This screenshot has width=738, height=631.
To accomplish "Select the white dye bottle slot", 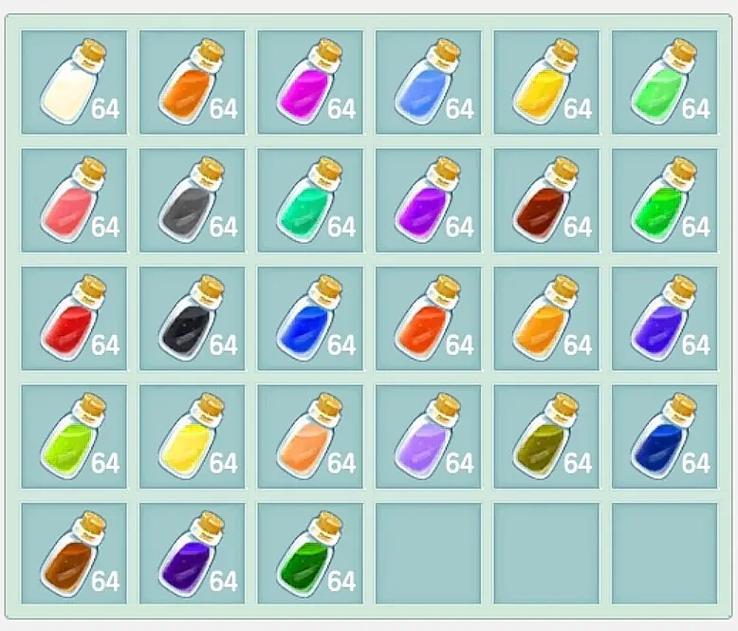I will (74, 82).
